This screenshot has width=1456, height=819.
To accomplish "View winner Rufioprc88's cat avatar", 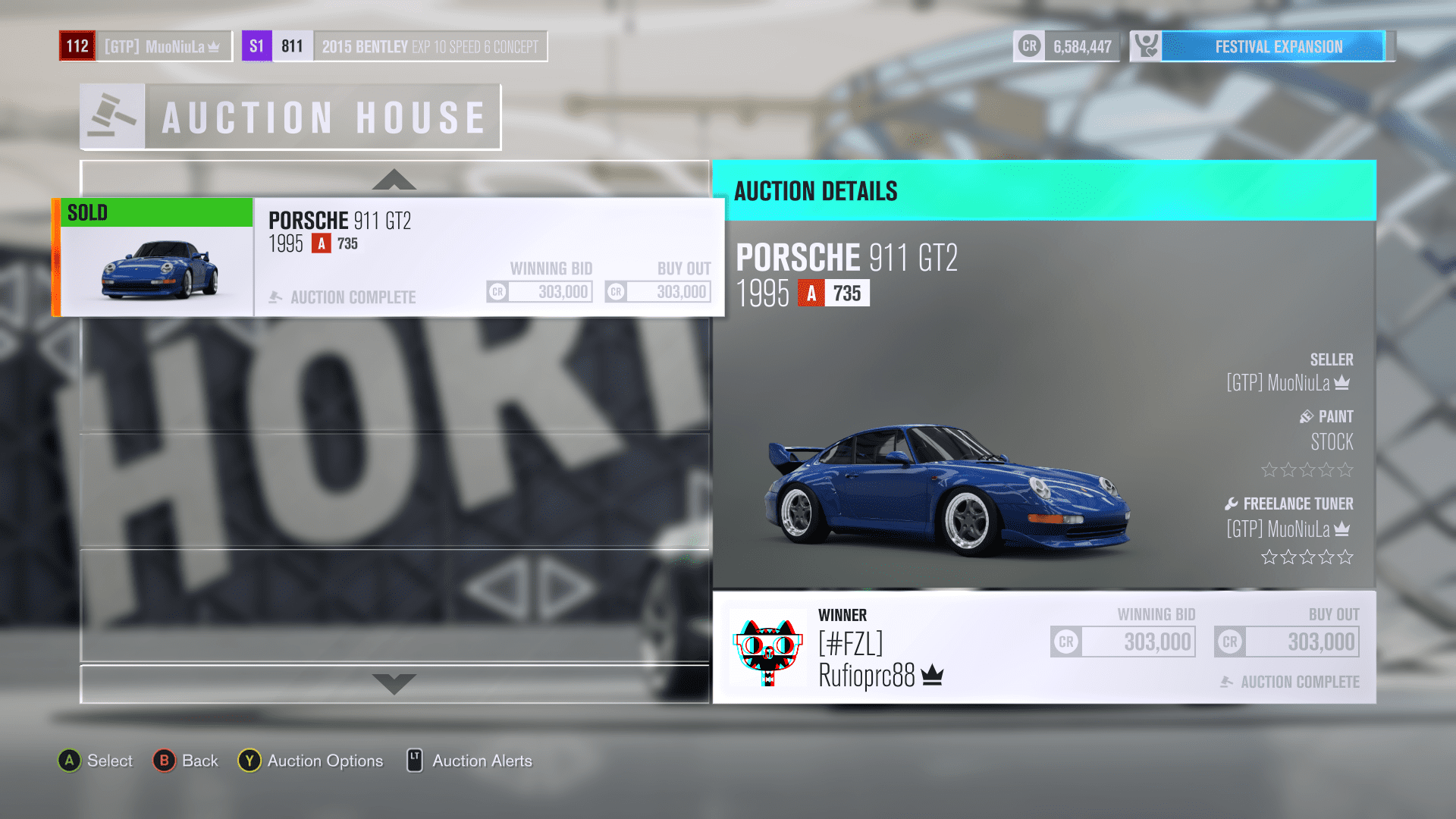I will 767,649.
